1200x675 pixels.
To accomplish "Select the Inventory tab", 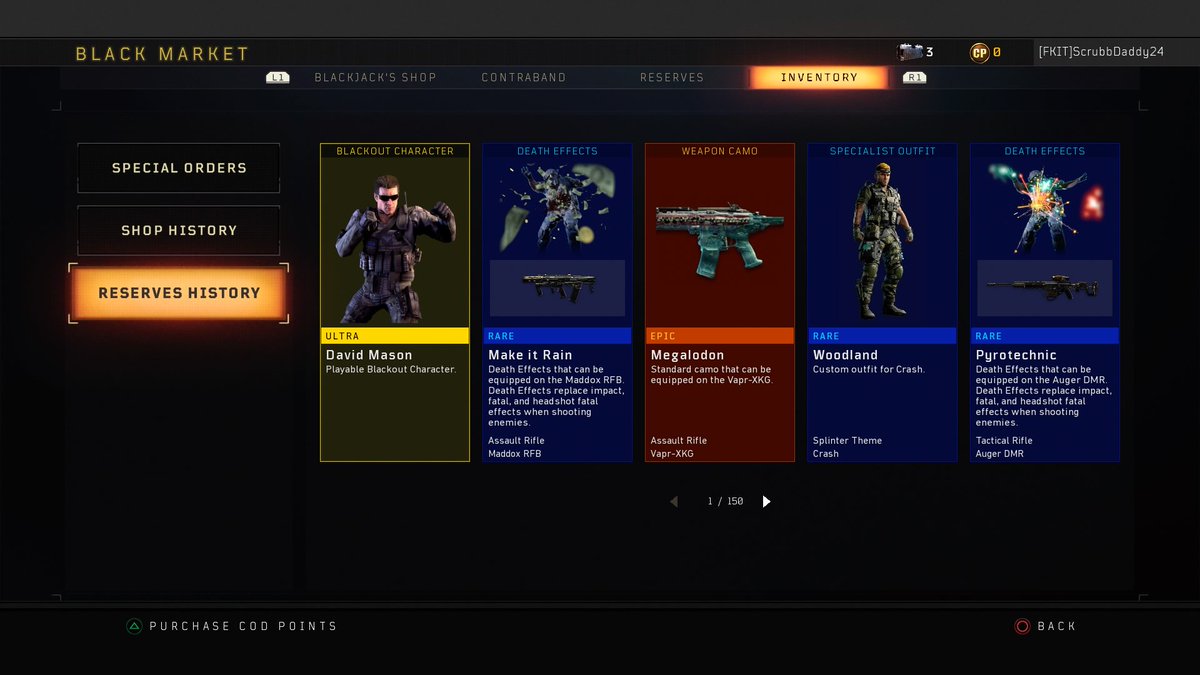I will click(x=819, y=78).
